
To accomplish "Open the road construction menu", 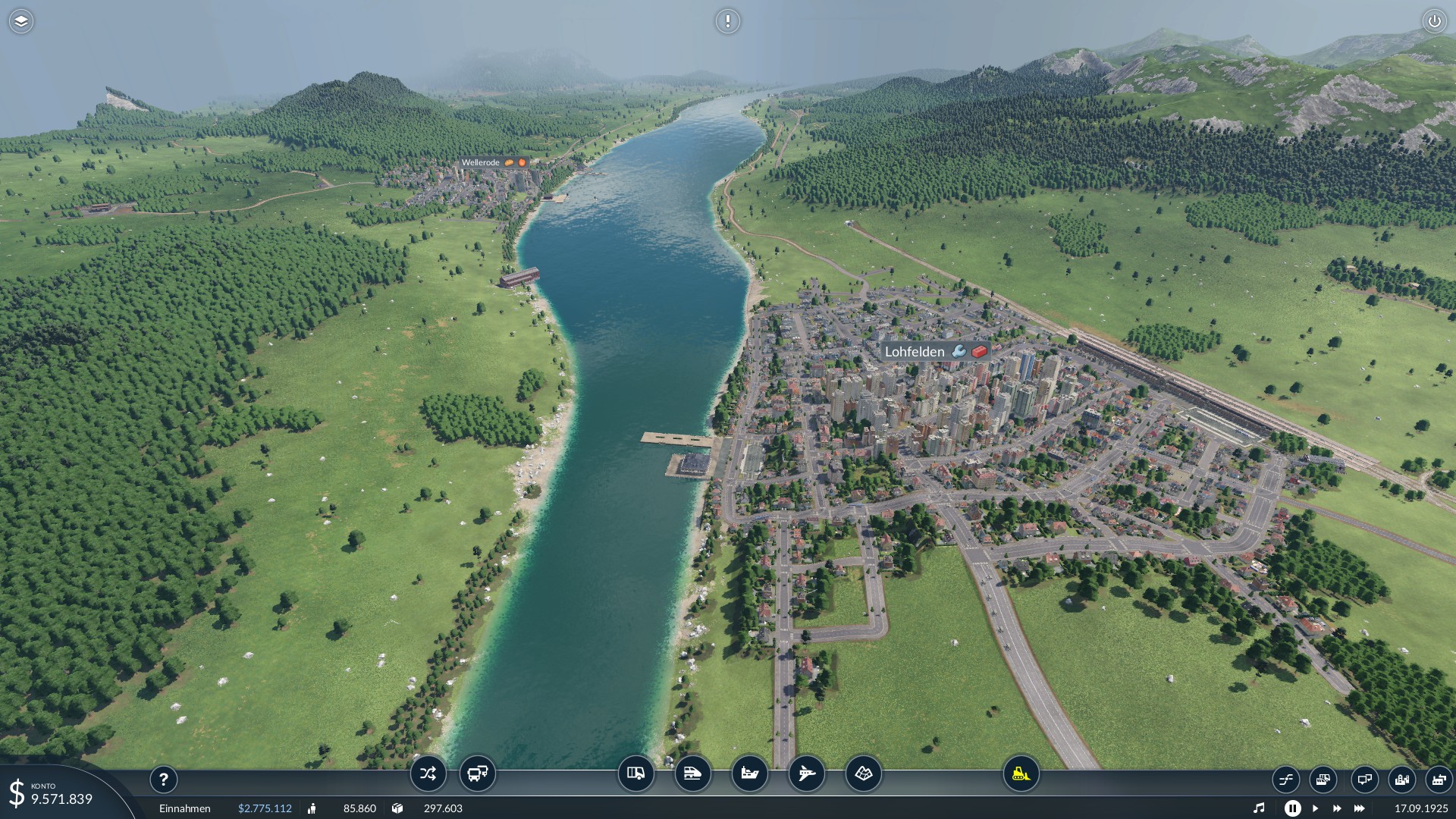I will tap(635, 773).
